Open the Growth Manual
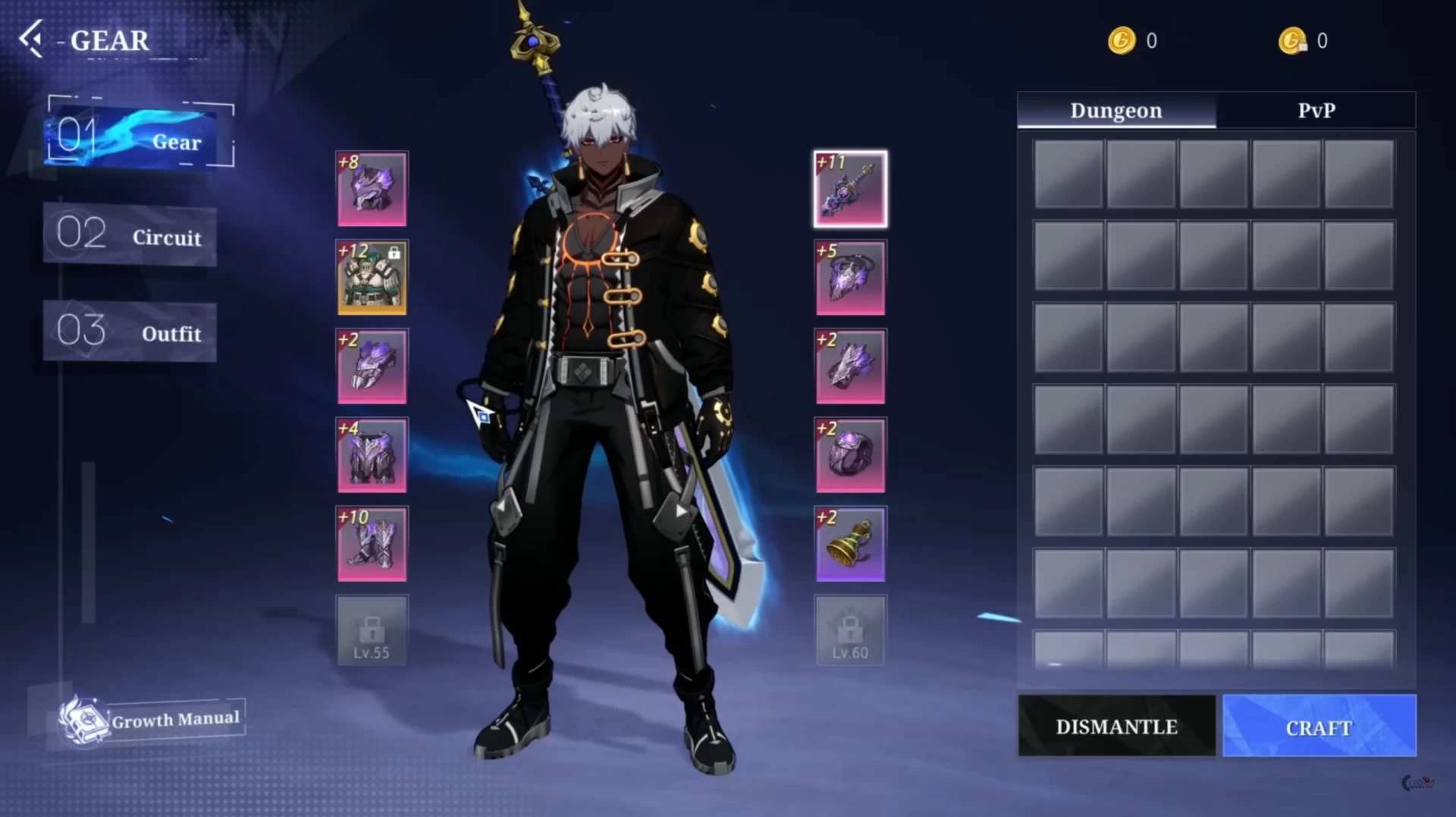The width and height of the screenshot is (1456, 817). [x=152, y=719]
